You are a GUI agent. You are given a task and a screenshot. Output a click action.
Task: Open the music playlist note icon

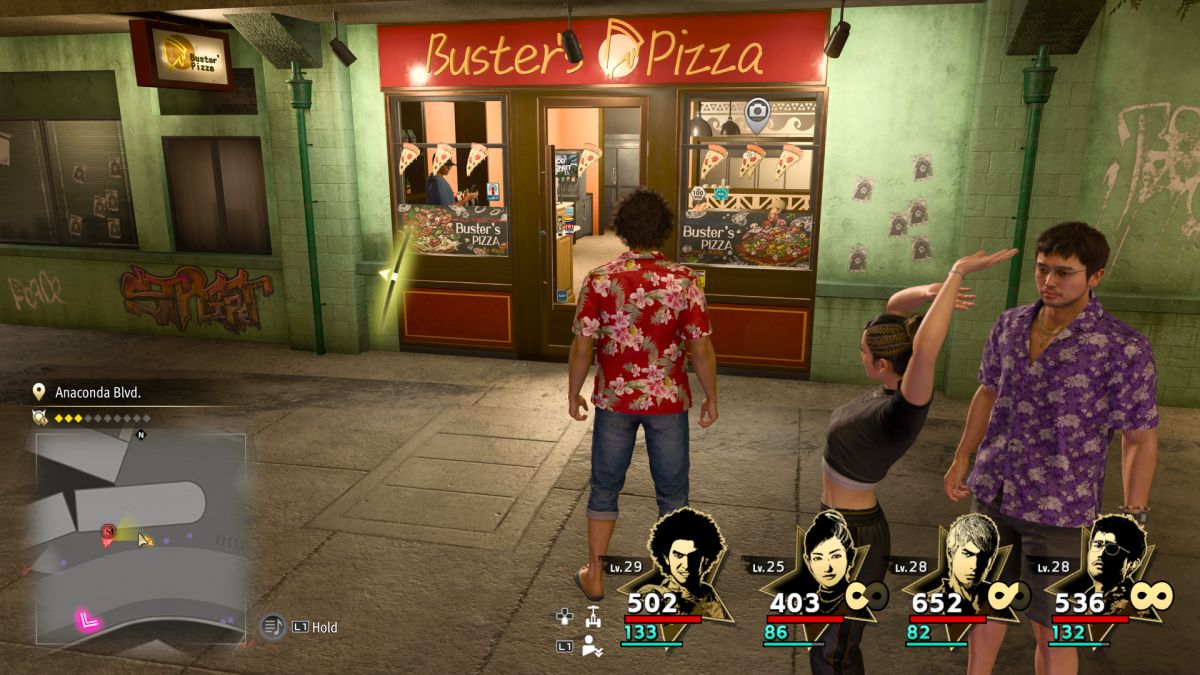(272, 627)
